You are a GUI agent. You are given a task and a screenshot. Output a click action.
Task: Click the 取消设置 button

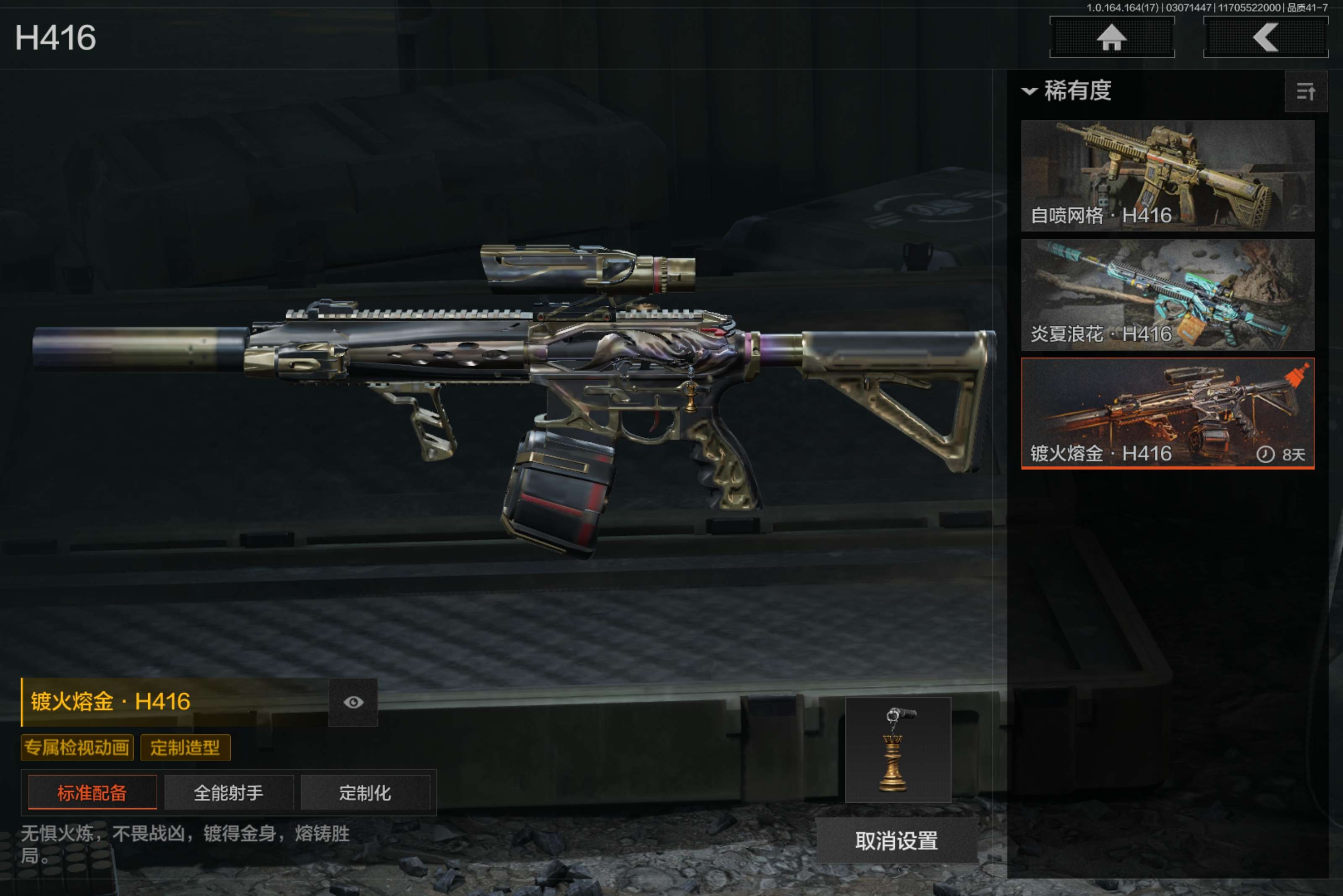pos(896,841)
